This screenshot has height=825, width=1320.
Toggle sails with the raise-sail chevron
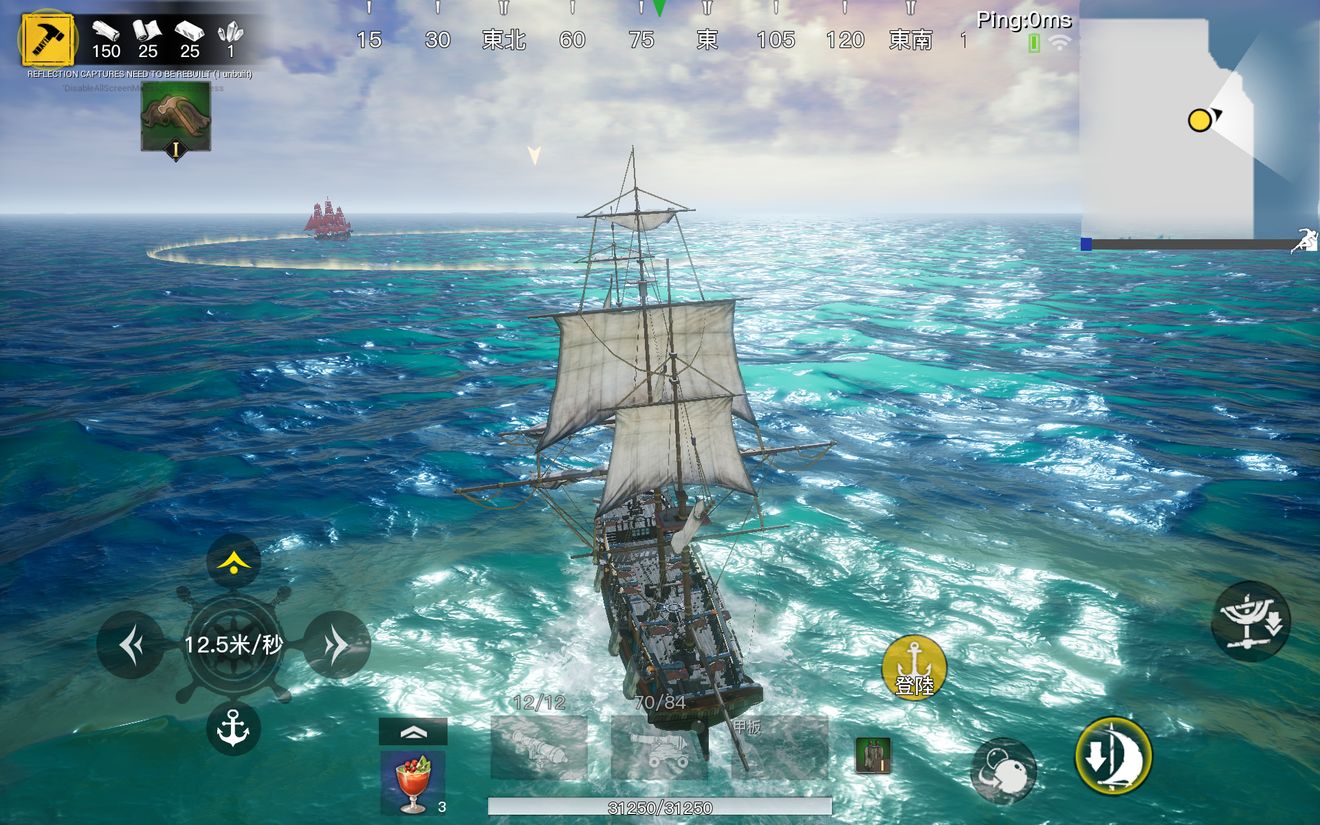(414, 730)
